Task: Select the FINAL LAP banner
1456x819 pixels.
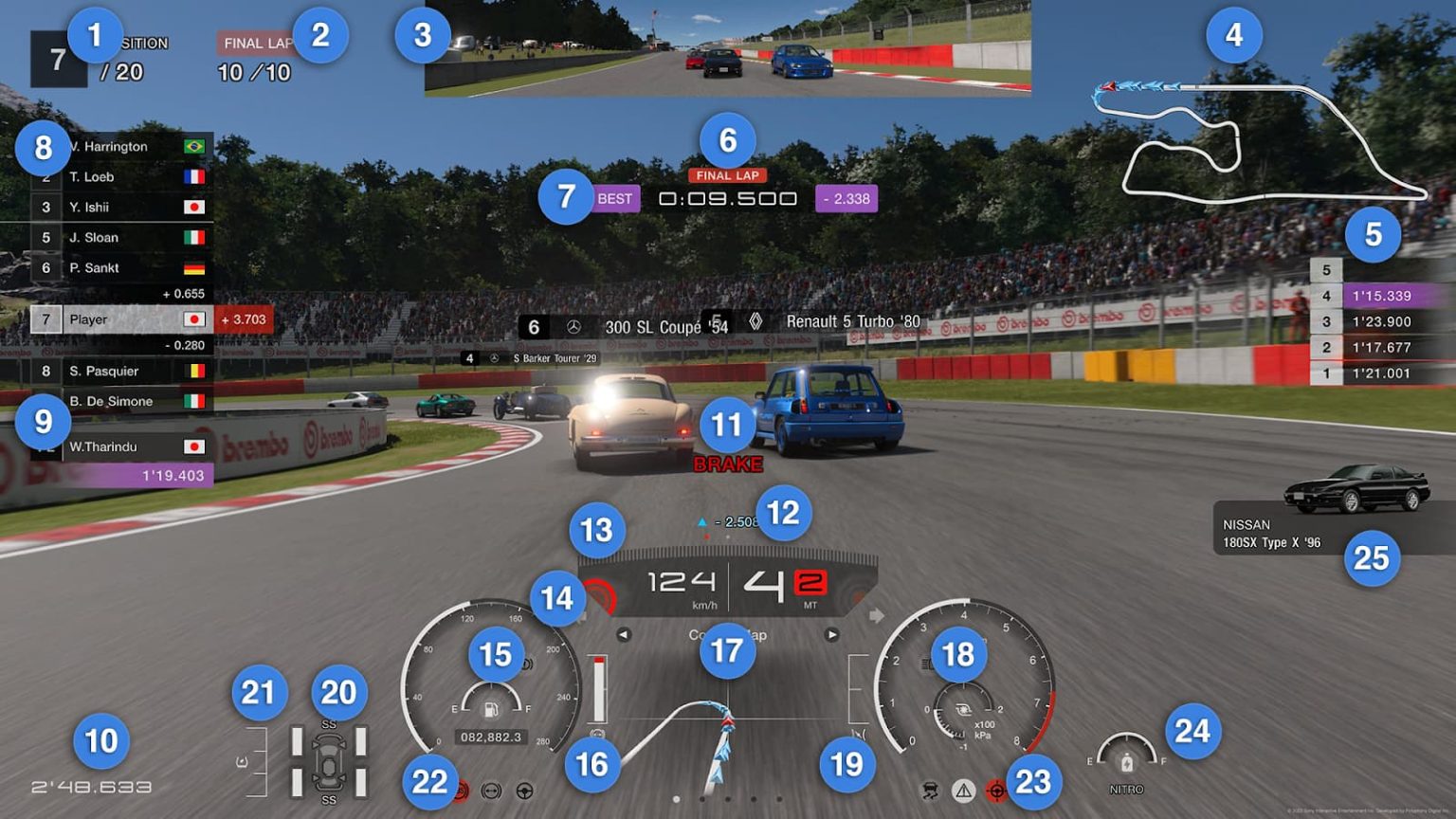Action: tap(727, 175)
